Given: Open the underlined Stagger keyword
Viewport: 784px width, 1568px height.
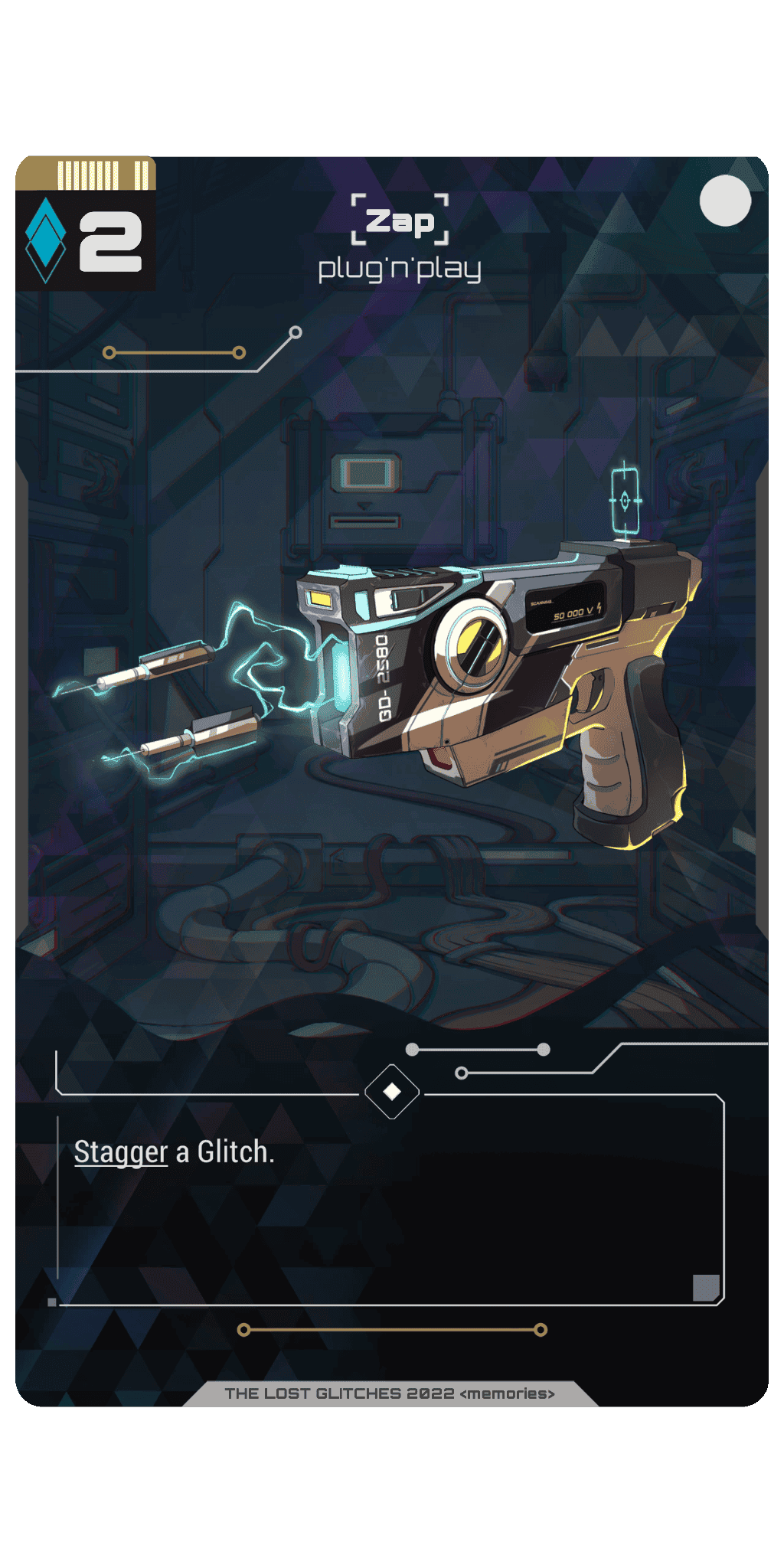Looking at the screenshot, I should (121, 1152).
